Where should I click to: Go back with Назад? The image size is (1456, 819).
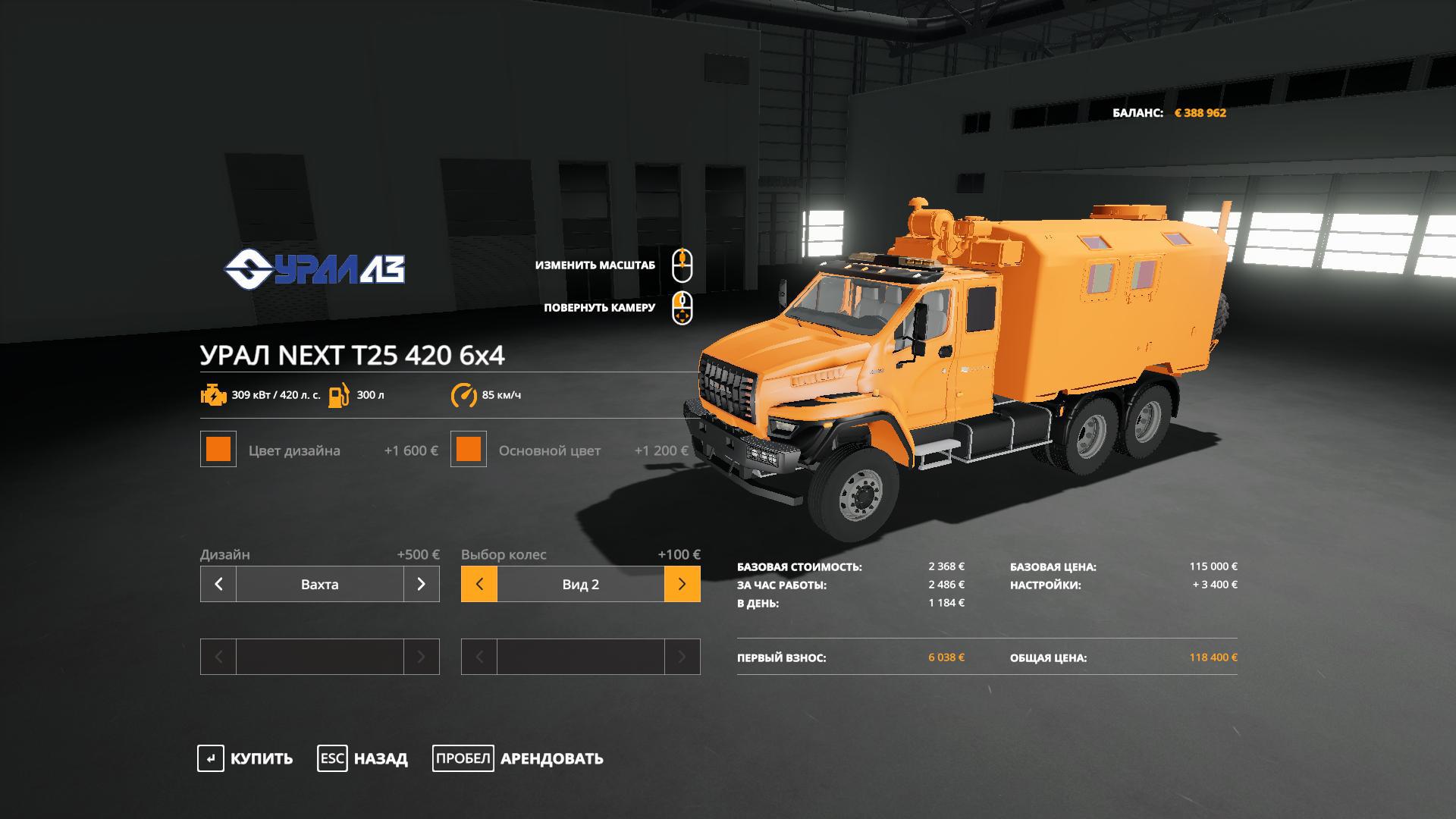362,758
